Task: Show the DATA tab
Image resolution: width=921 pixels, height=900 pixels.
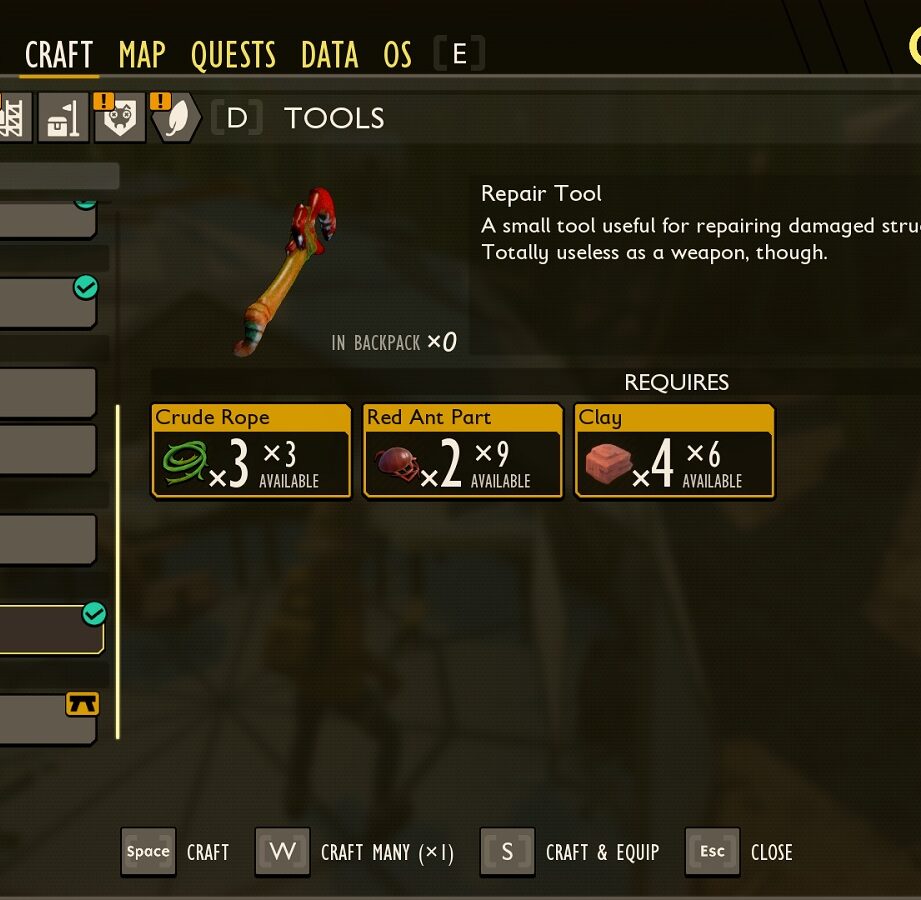Action: click(329, 54)
